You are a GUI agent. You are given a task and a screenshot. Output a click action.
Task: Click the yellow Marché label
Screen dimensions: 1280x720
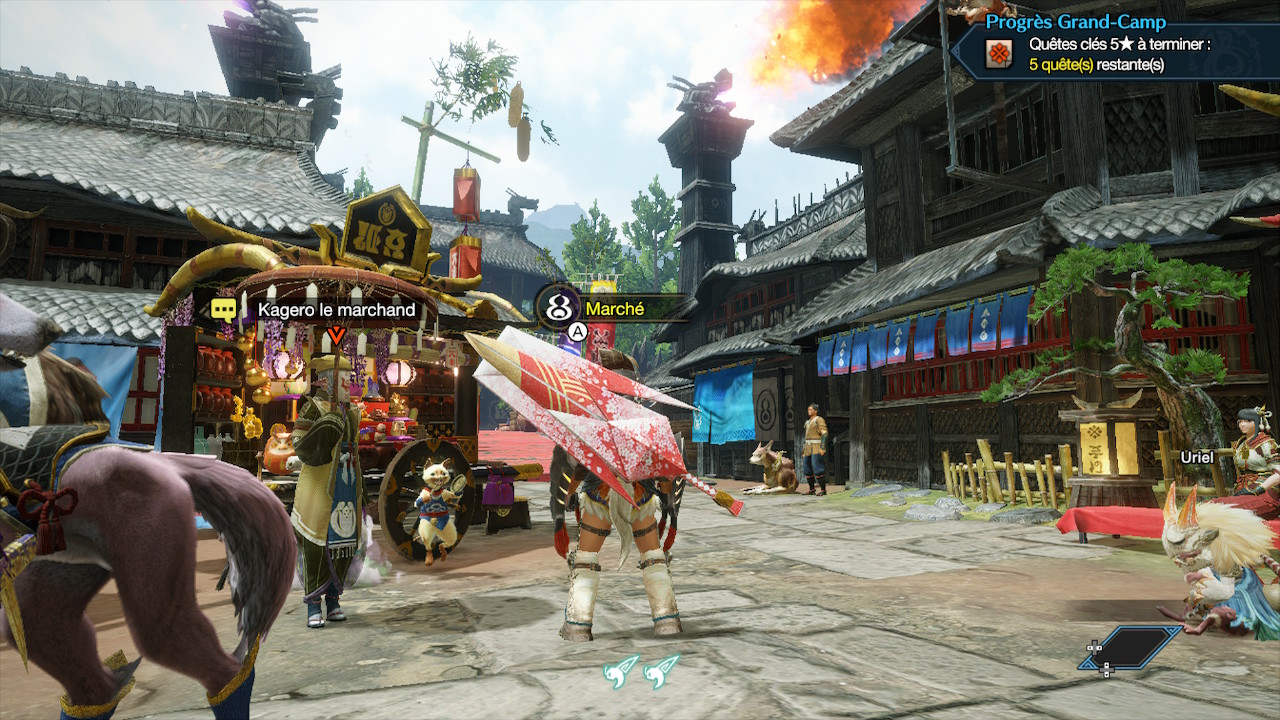pyautogui.click(x=615, y=309)
